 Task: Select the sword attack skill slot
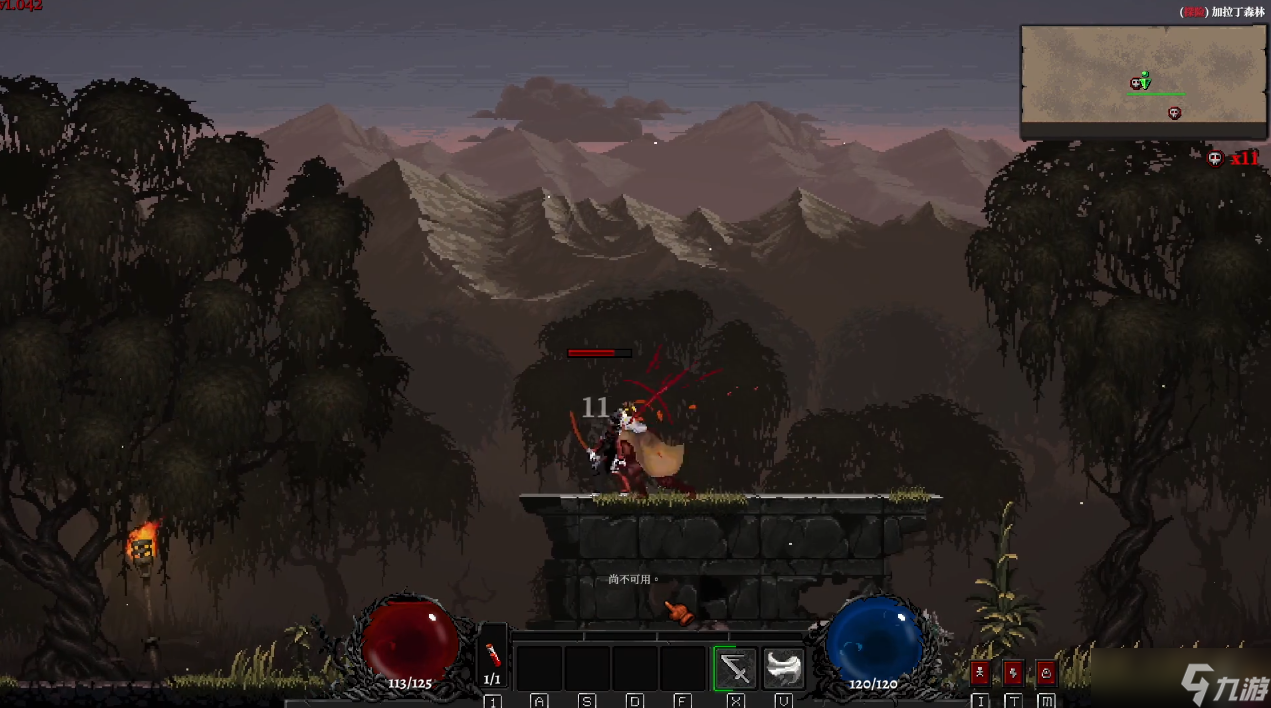(735, 668)
